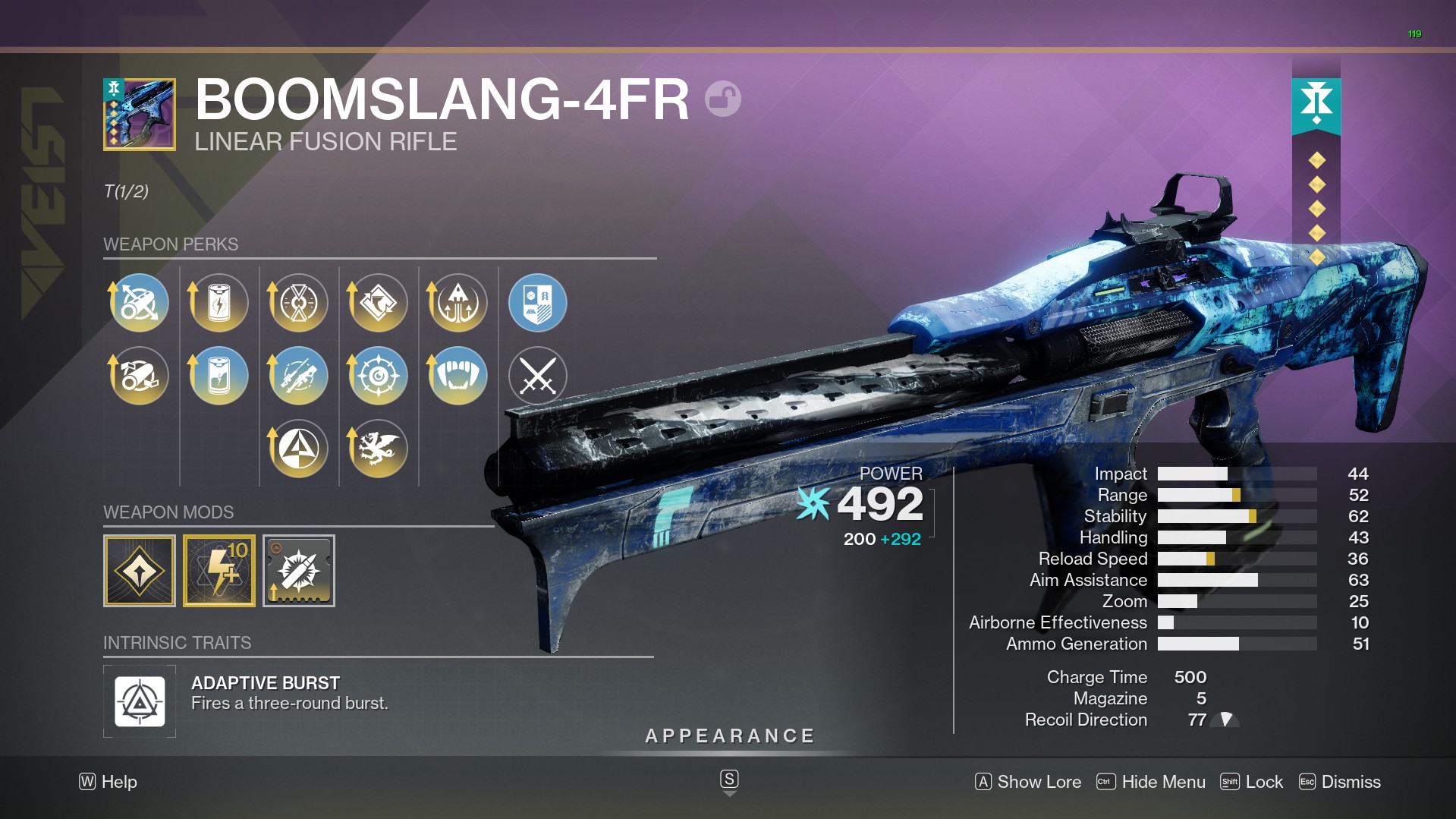Pick the fangs perk icon

(458, 376)
